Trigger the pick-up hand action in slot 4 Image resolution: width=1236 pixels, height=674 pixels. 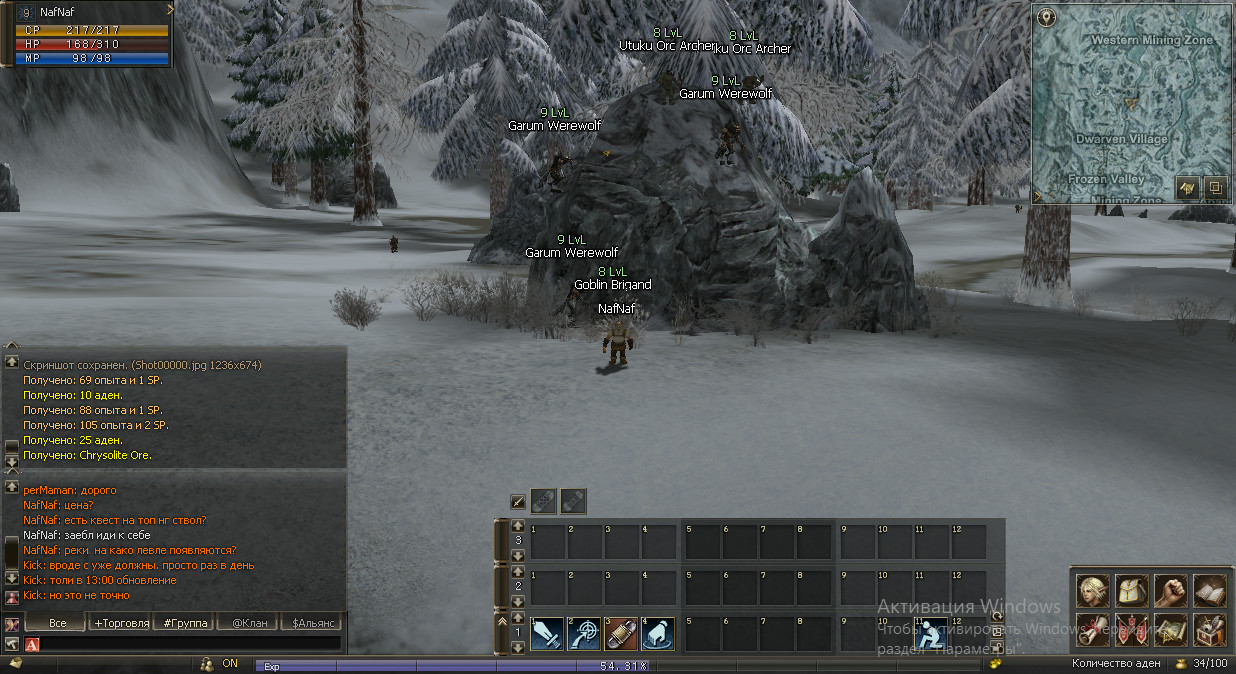658,634
